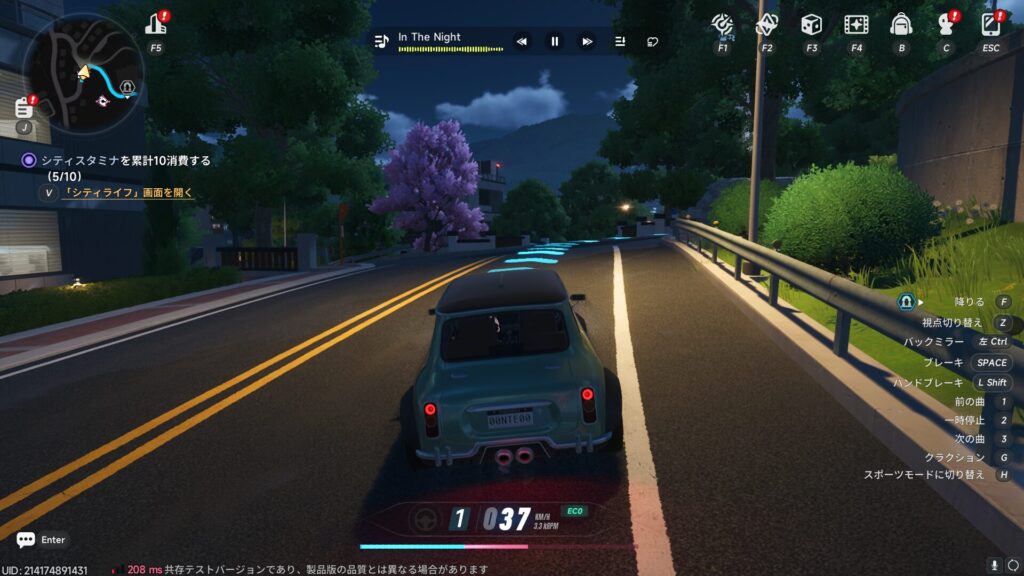1024x576 pixels.
Task: Skip to the next music track
Action: click(587, 41)
